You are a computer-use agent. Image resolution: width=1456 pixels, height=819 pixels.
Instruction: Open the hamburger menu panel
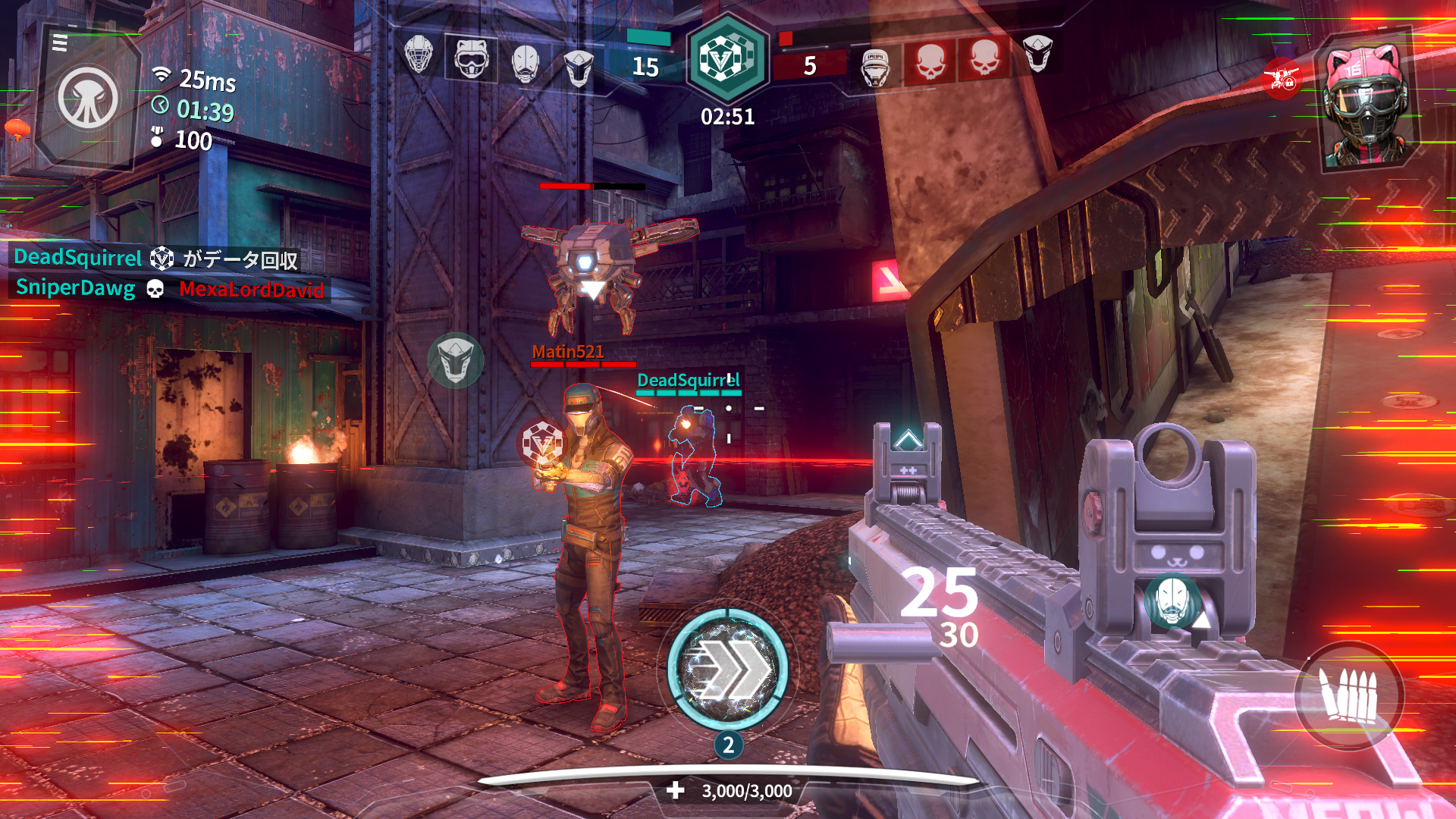click(x=60, y=43)
